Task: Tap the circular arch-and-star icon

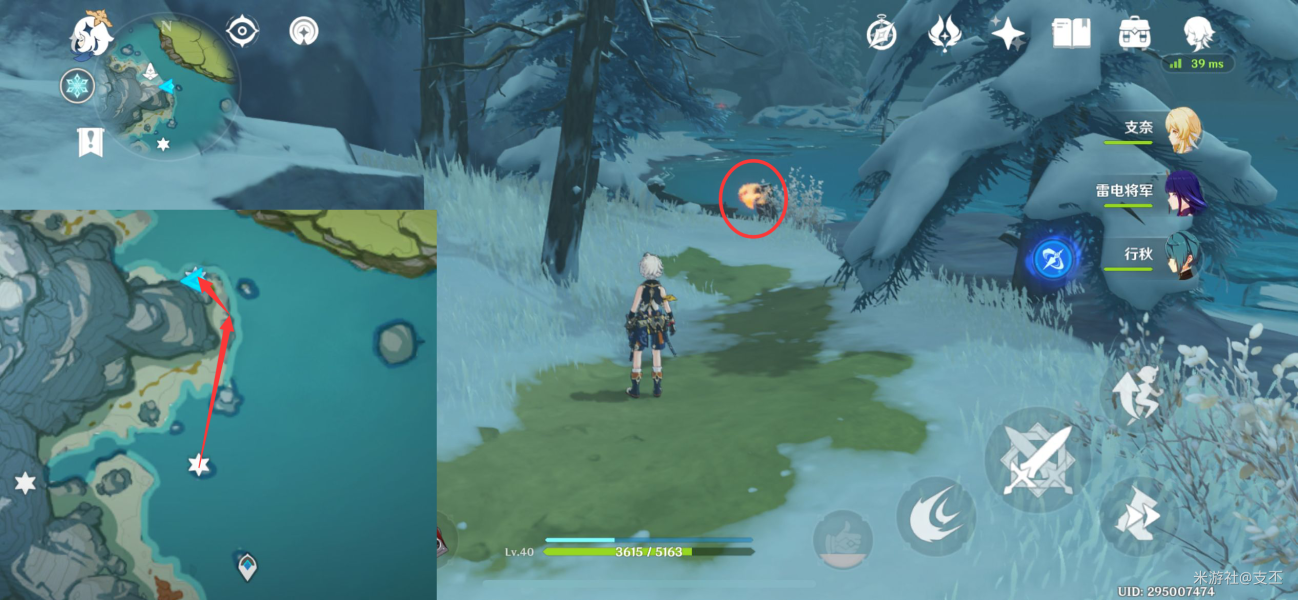Action: (304, 31)
